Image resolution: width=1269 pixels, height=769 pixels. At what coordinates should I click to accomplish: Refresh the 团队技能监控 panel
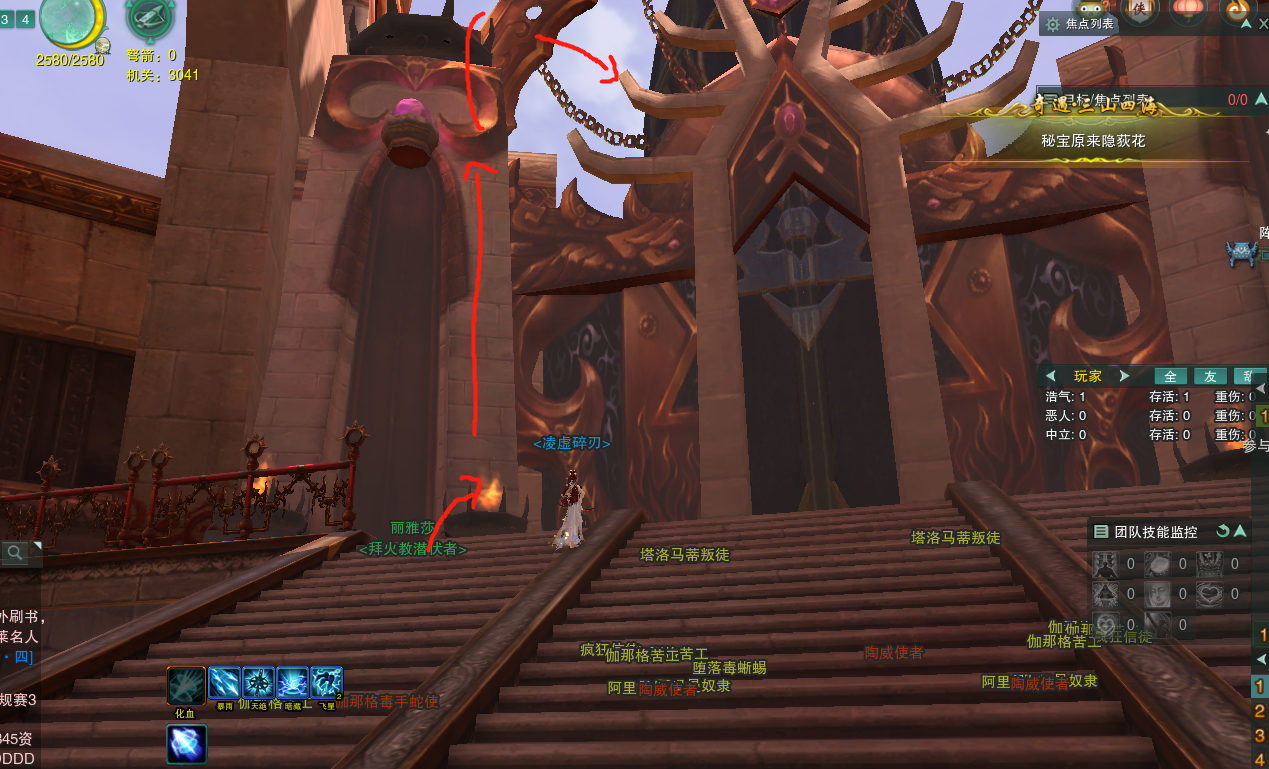tap(1222, 532)
